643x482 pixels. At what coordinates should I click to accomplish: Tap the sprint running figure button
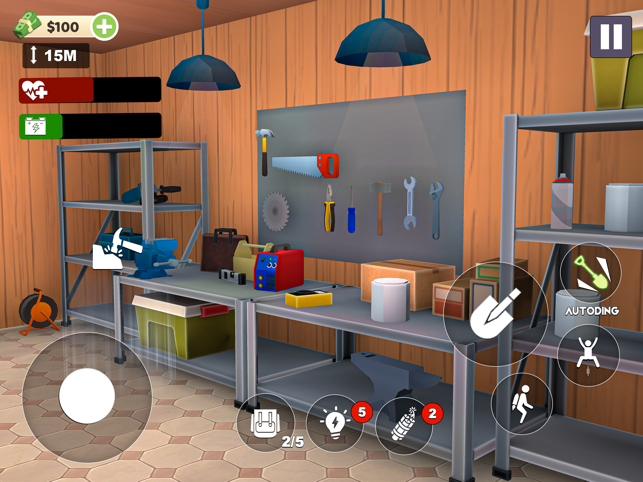click(521, 403)
